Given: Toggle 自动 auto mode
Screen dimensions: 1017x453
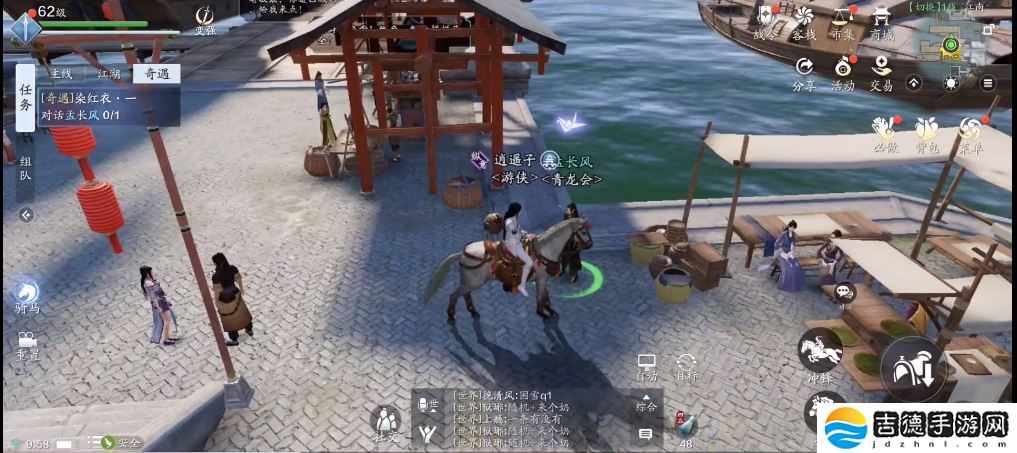Looking at the screenshot, I should [647, 367].
